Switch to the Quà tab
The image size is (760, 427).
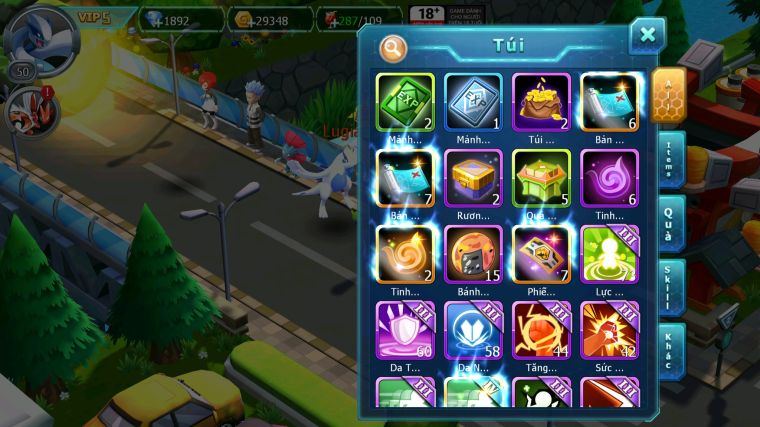(x=671, y=223)
